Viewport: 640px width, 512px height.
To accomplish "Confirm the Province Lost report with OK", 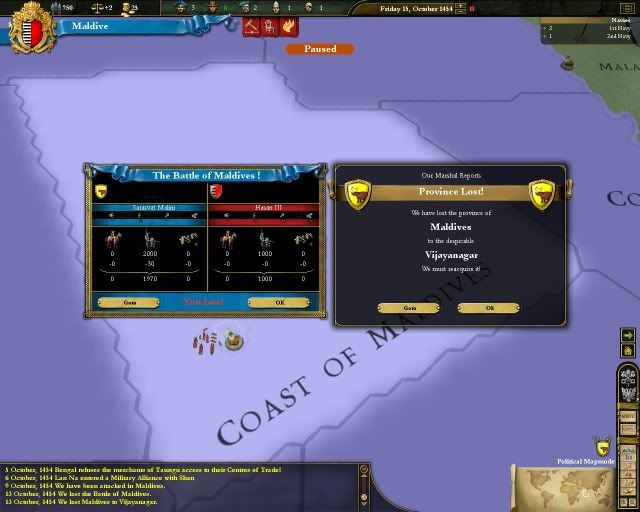I will [x=489, y=308].
